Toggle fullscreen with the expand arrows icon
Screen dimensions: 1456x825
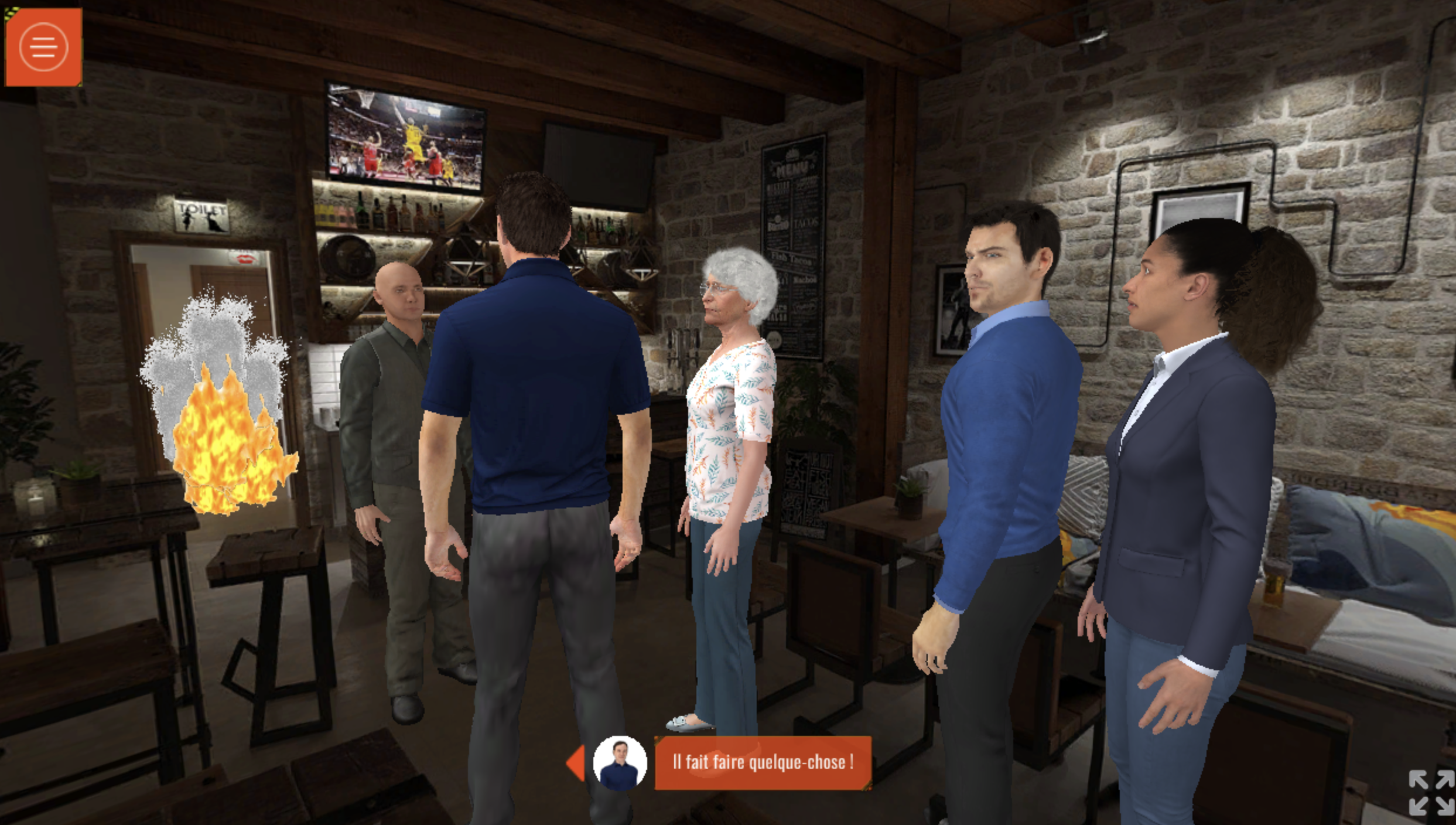coord(1430,792)
